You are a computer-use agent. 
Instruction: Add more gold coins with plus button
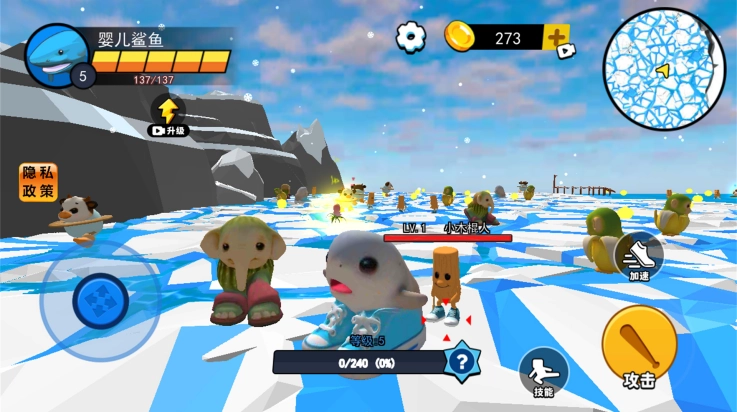click(557, 39)
